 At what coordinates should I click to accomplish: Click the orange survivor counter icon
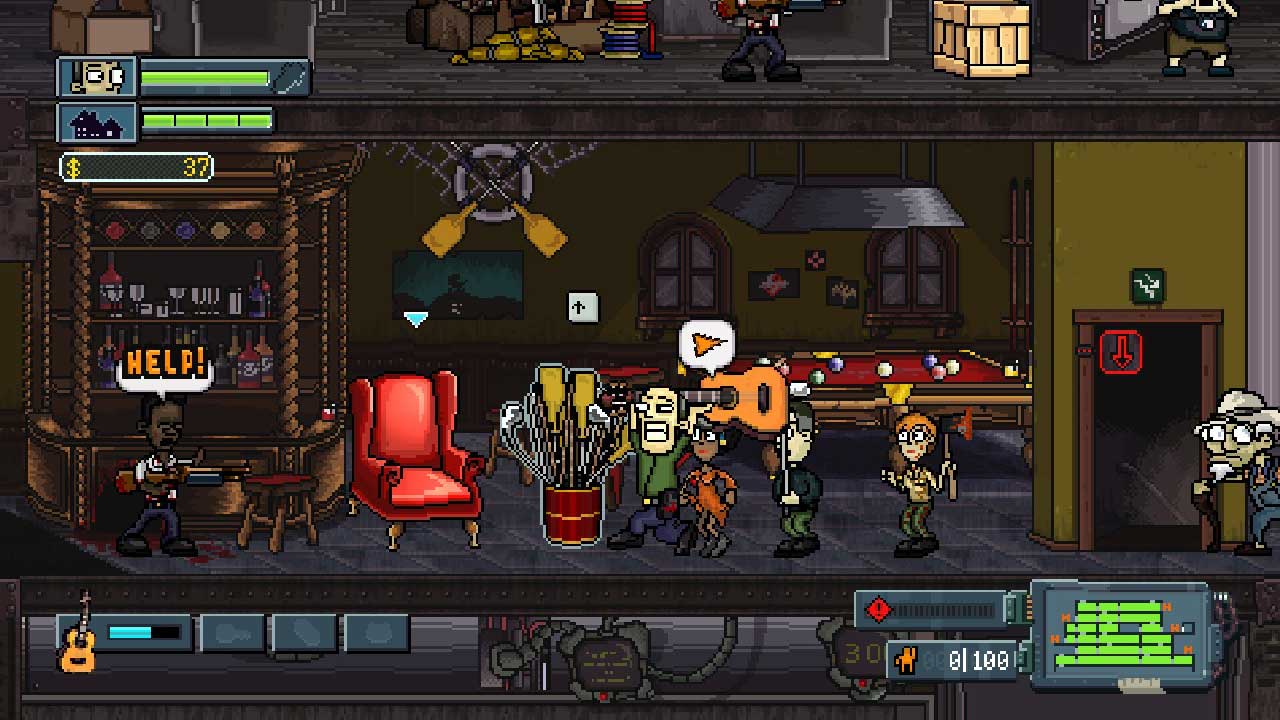pos(909,660)
